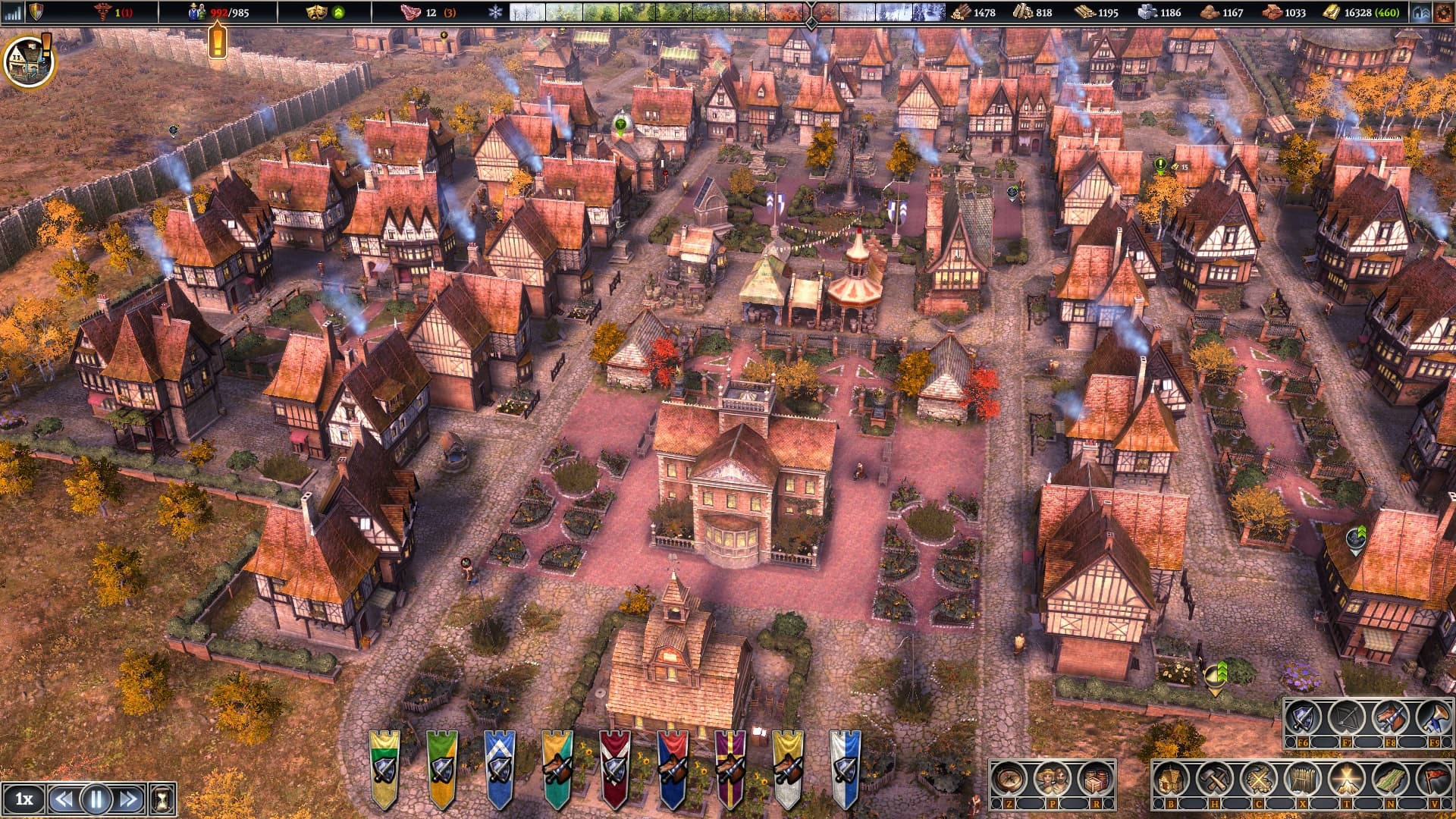The width and height of the screenshot is (1456, 819).
Task: Click the hourglass button
Action: pyautogui.click(x=162, y=799)
